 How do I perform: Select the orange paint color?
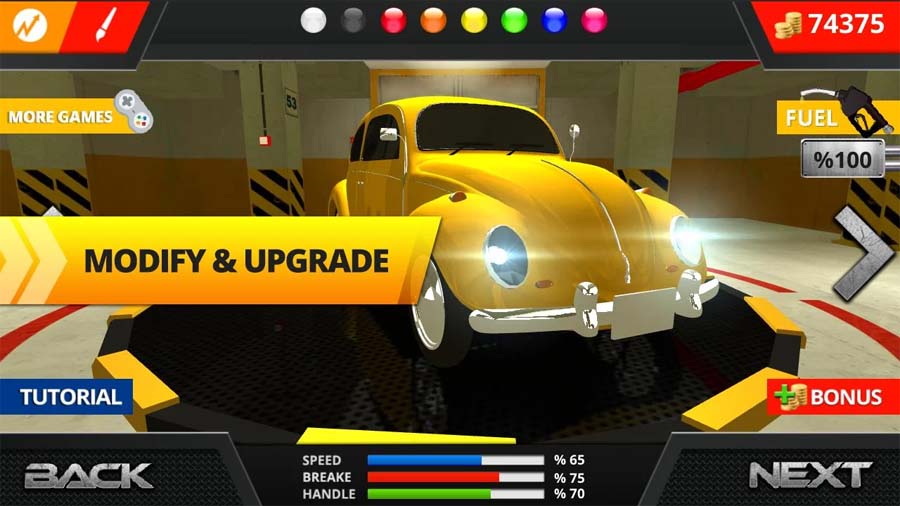point(434,20)
